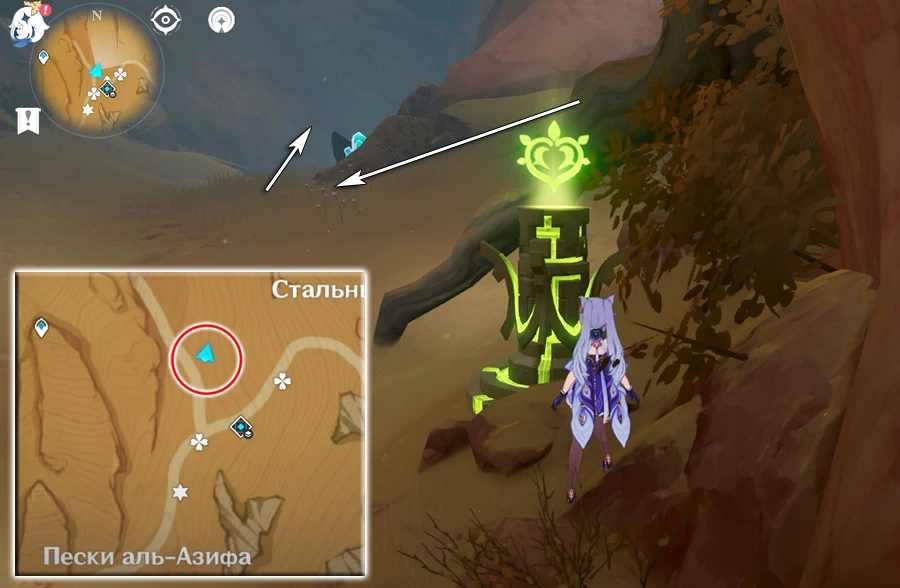900x588 pixels.
Task: Select the teleport waypoint on the inset map
Action: click(x=42, y=327)
